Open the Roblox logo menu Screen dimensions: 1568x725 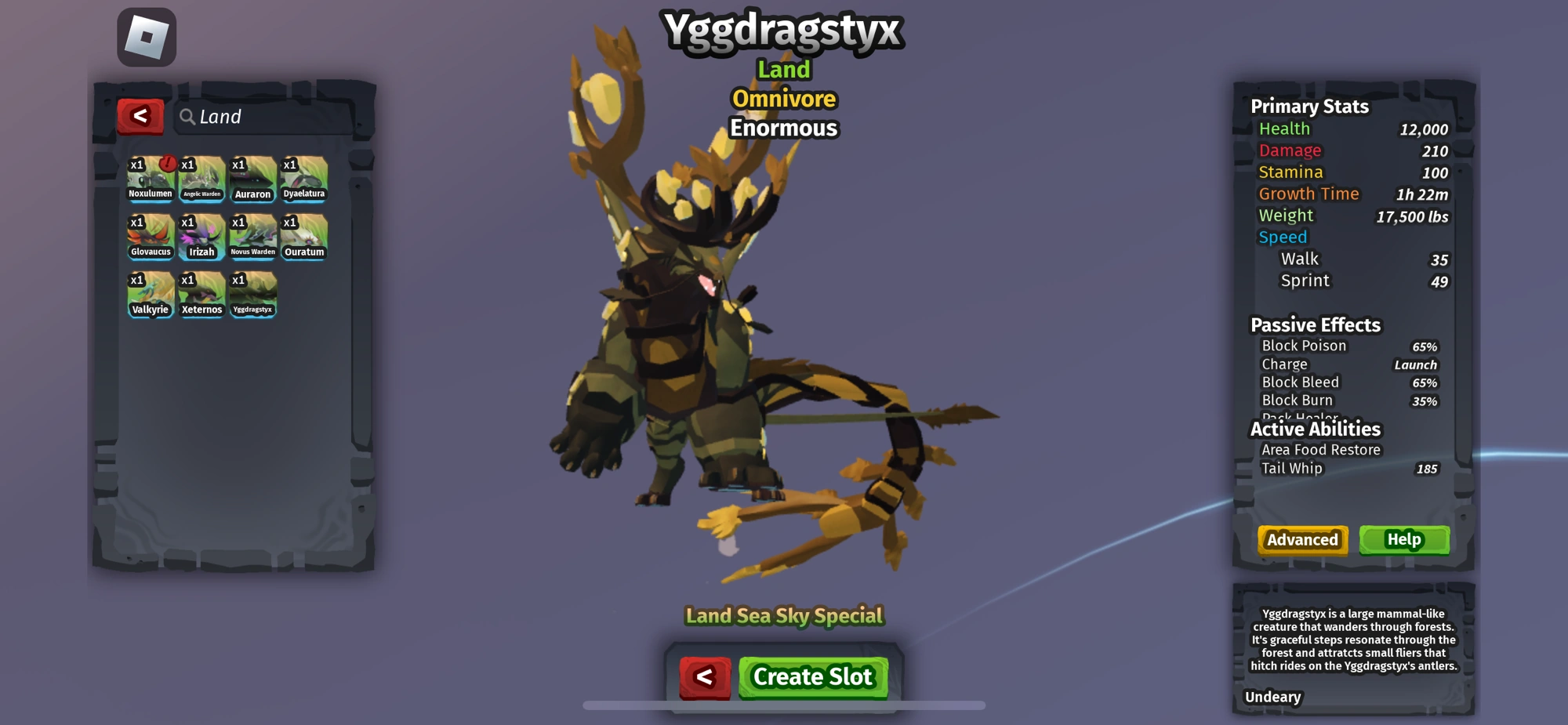(146, 38)
